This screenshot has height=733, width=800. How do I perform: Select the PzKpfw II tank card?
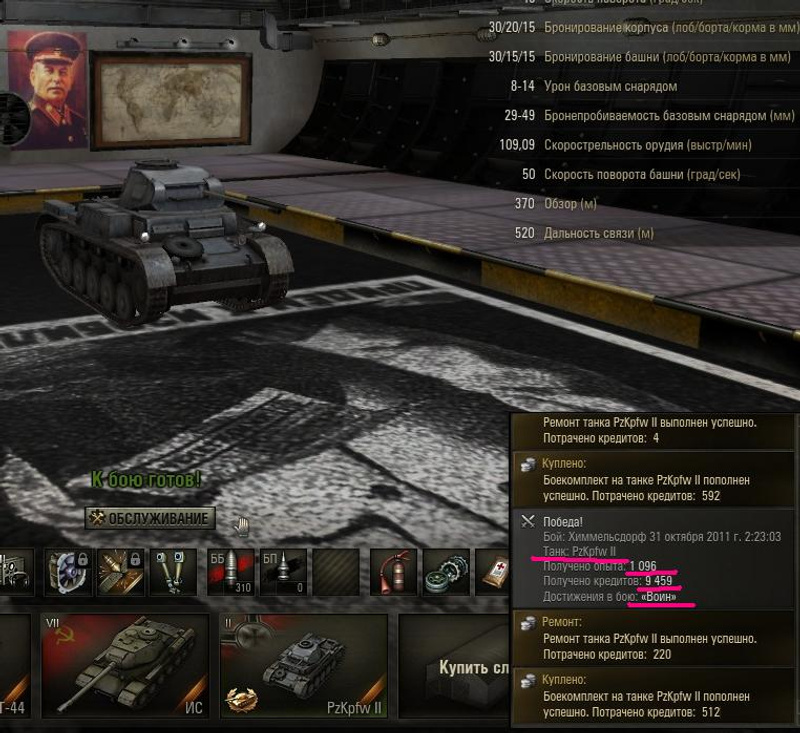303,666
